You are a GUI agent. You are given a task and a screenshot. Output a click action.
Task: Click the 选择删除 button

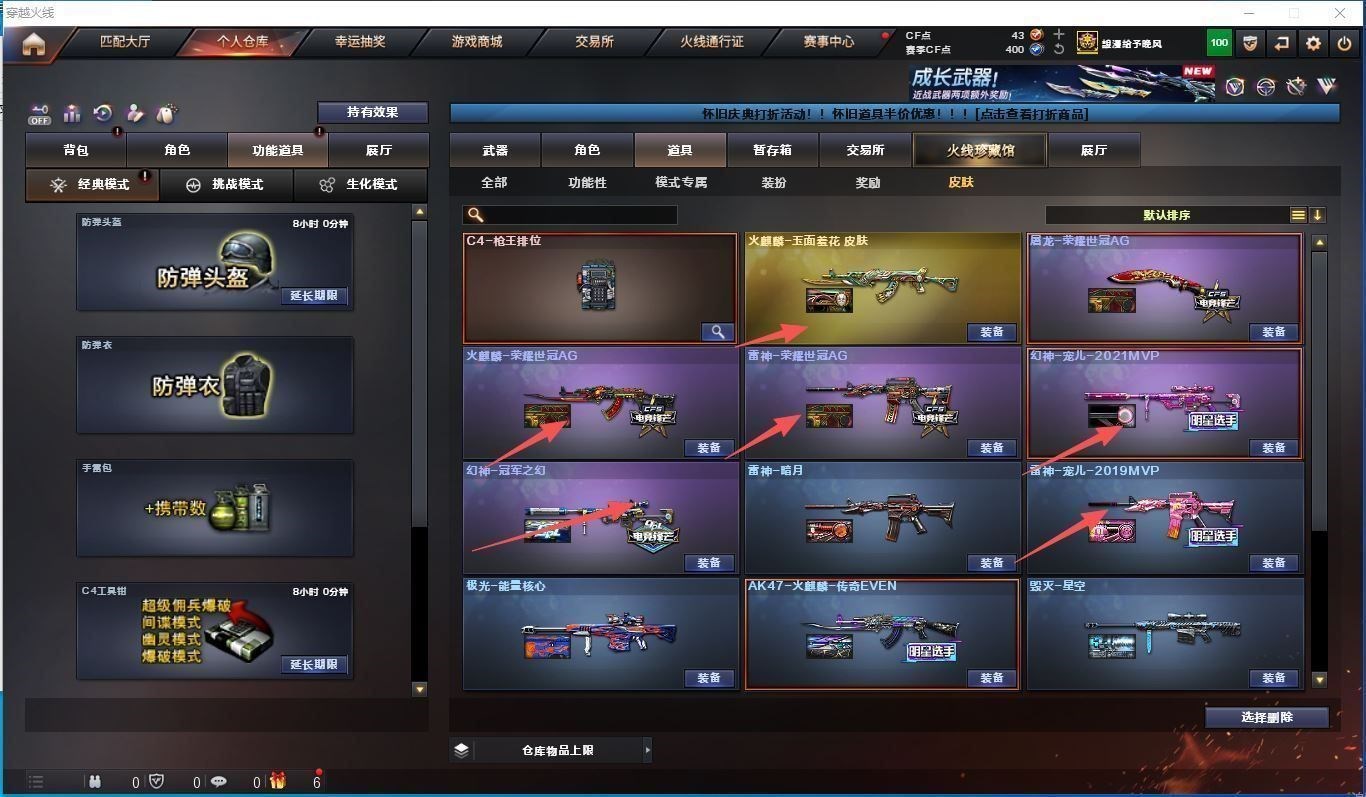point(1266,717)
